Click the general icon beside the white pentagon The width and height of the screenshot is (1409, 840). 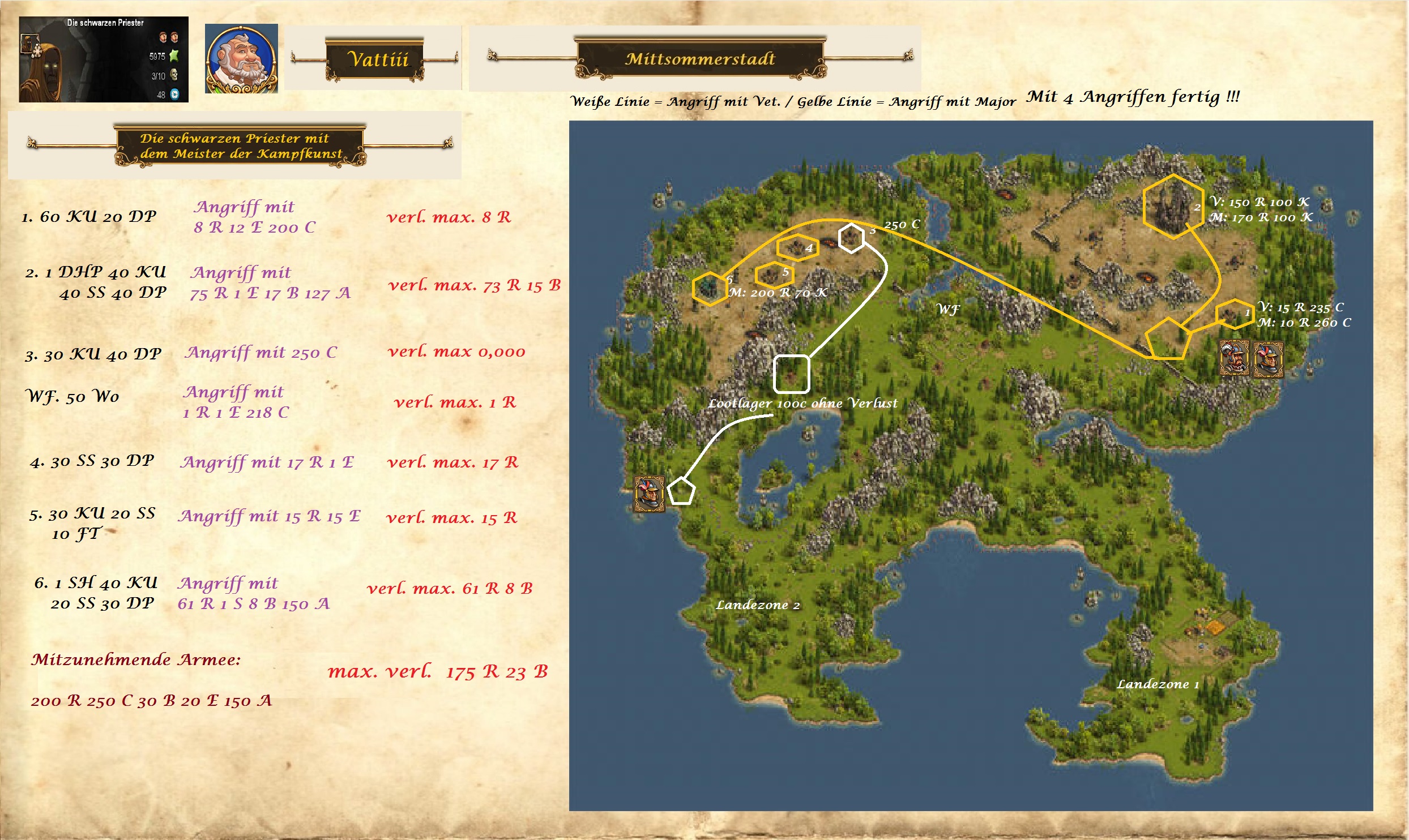pyautogui.click(x=649, y=494)
